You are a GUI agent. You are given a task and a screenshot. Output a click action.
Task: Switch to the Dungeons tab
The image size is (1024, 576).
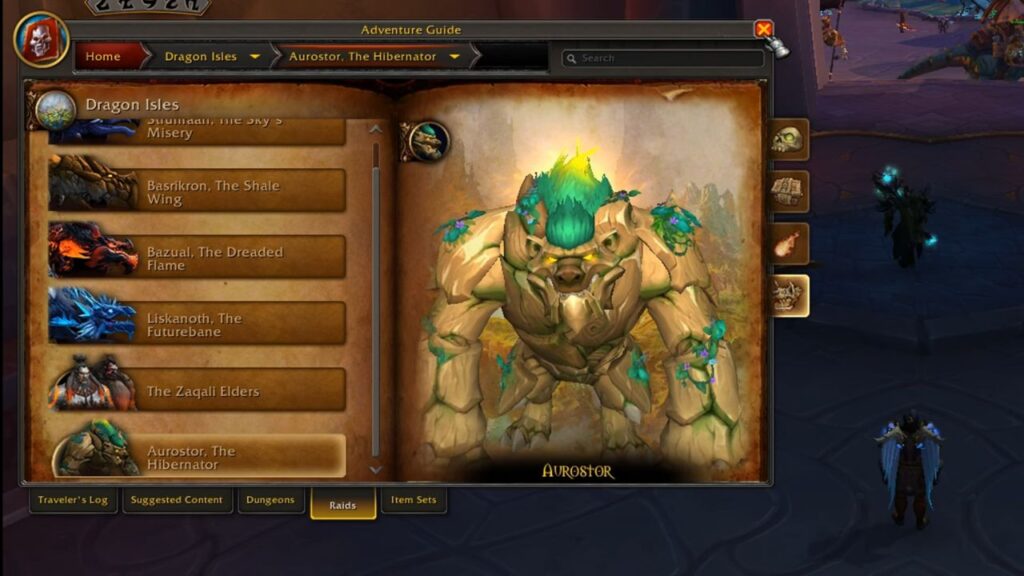click(x=271, y=500)
